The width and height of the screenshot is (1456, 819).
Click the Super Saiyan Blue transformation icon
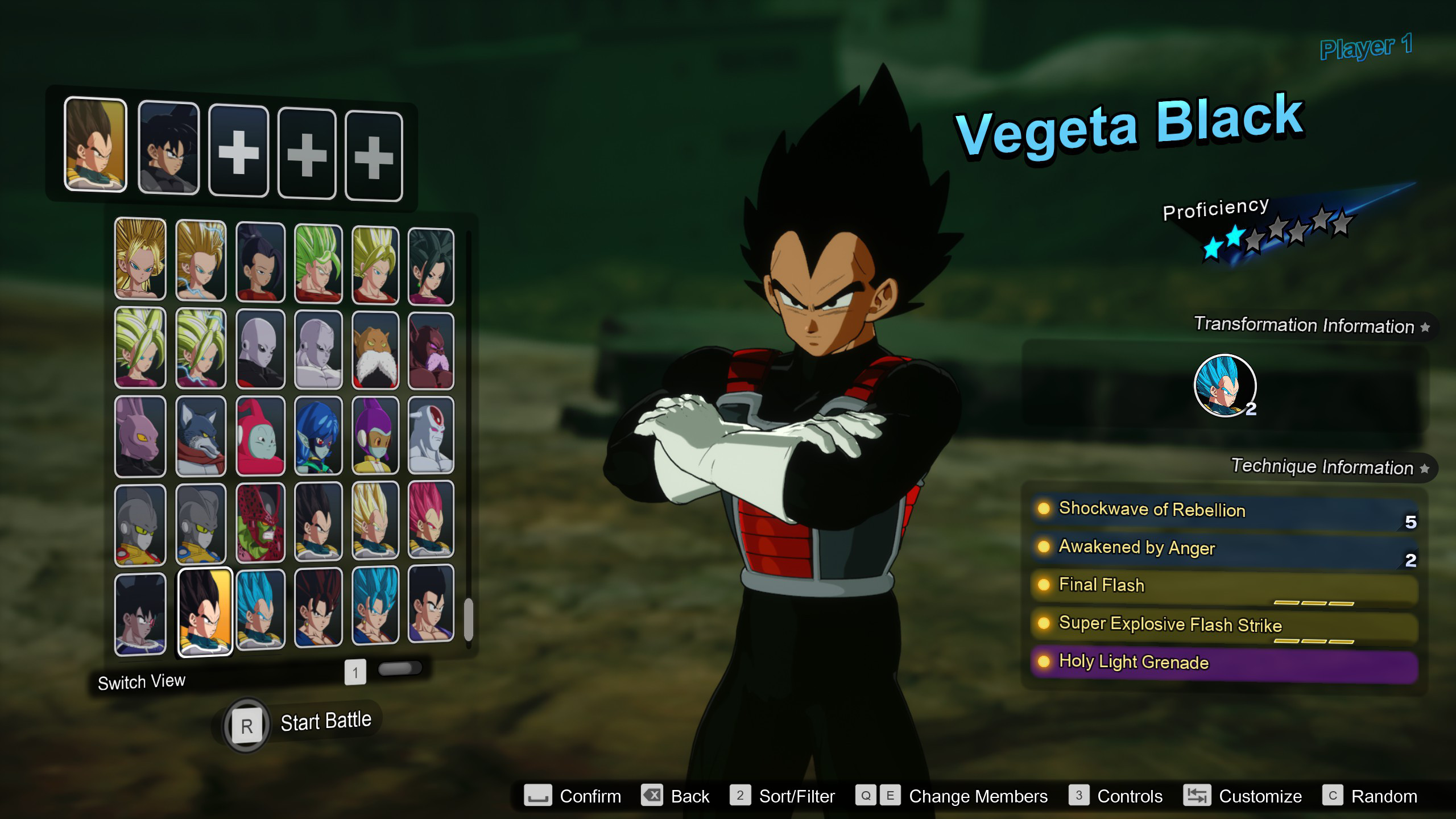[1225, 386]
